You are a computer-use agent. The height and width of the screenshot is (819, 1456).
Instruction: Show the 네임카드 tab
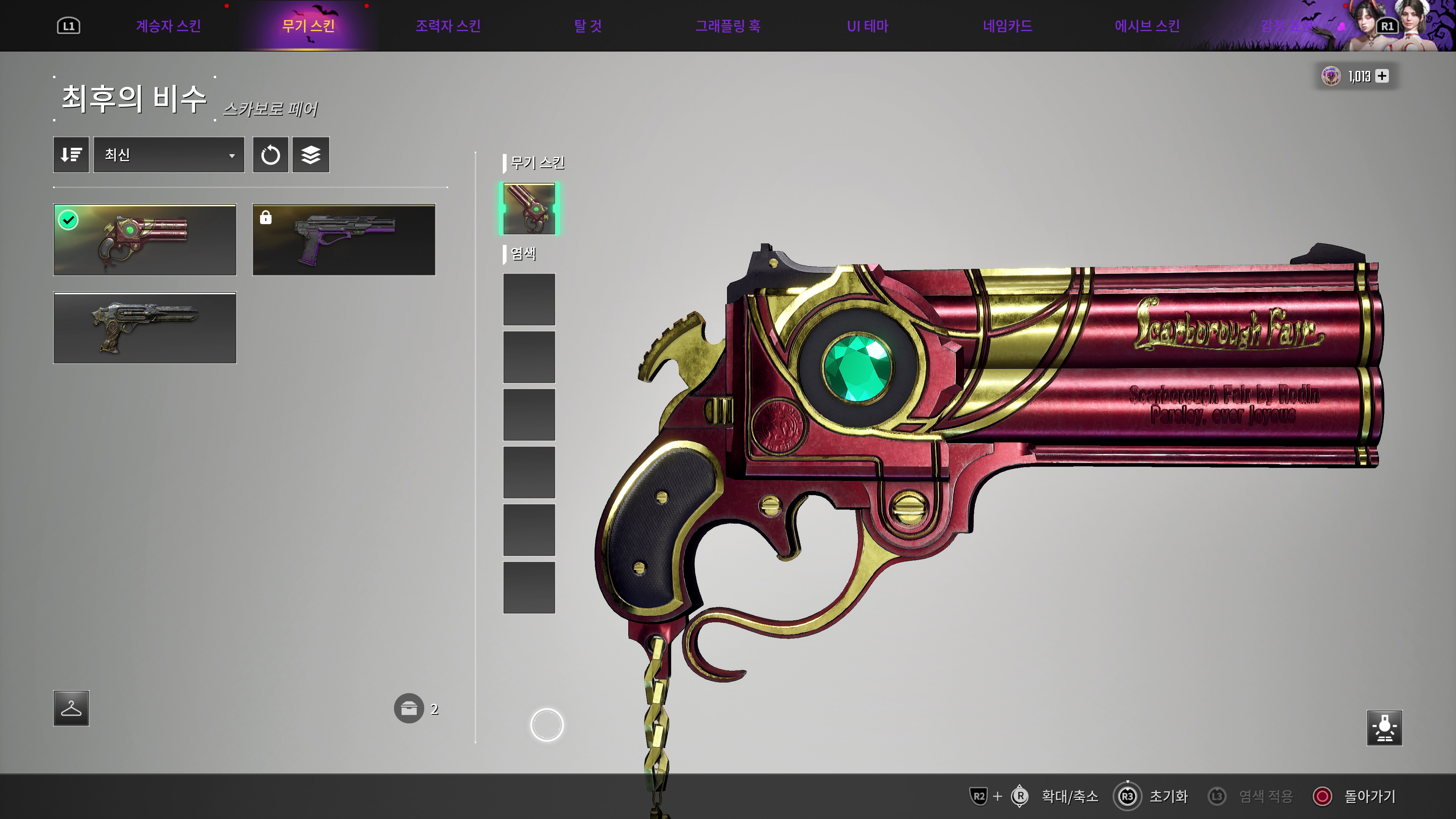click(1007, 26)
